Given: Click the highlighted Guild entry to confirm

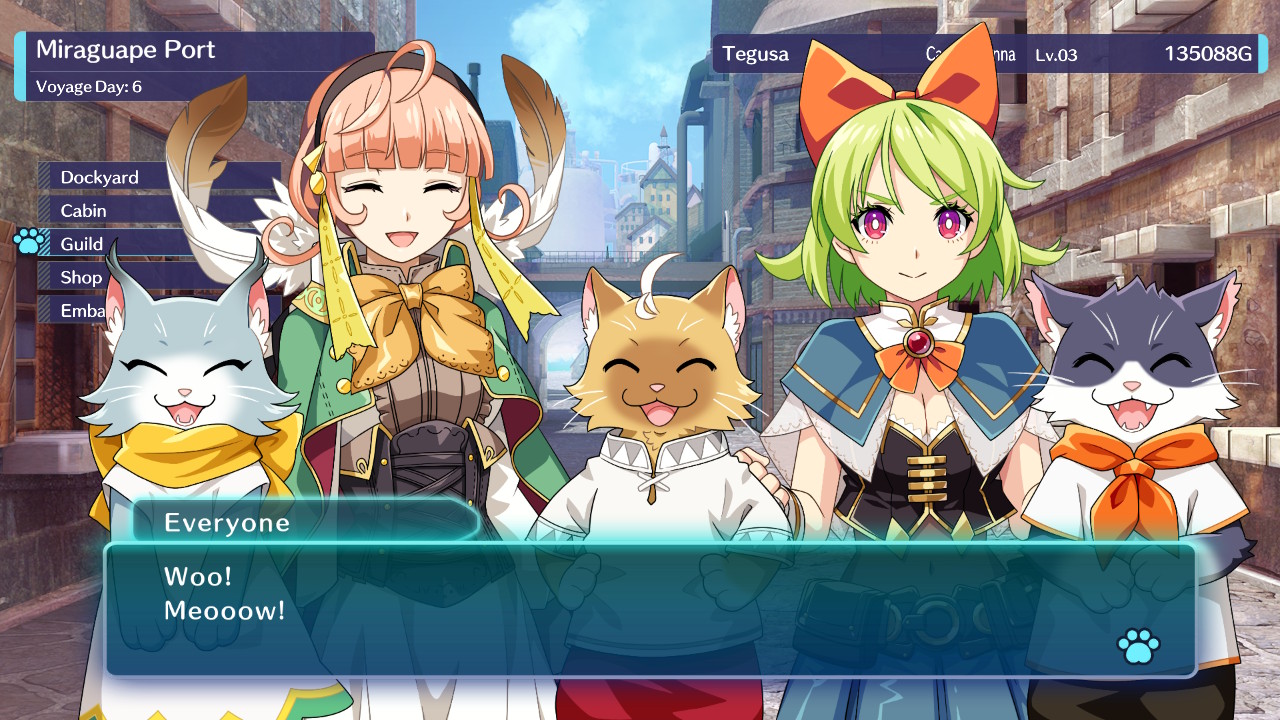Looking at the screenshot, I should pos(81,243).
